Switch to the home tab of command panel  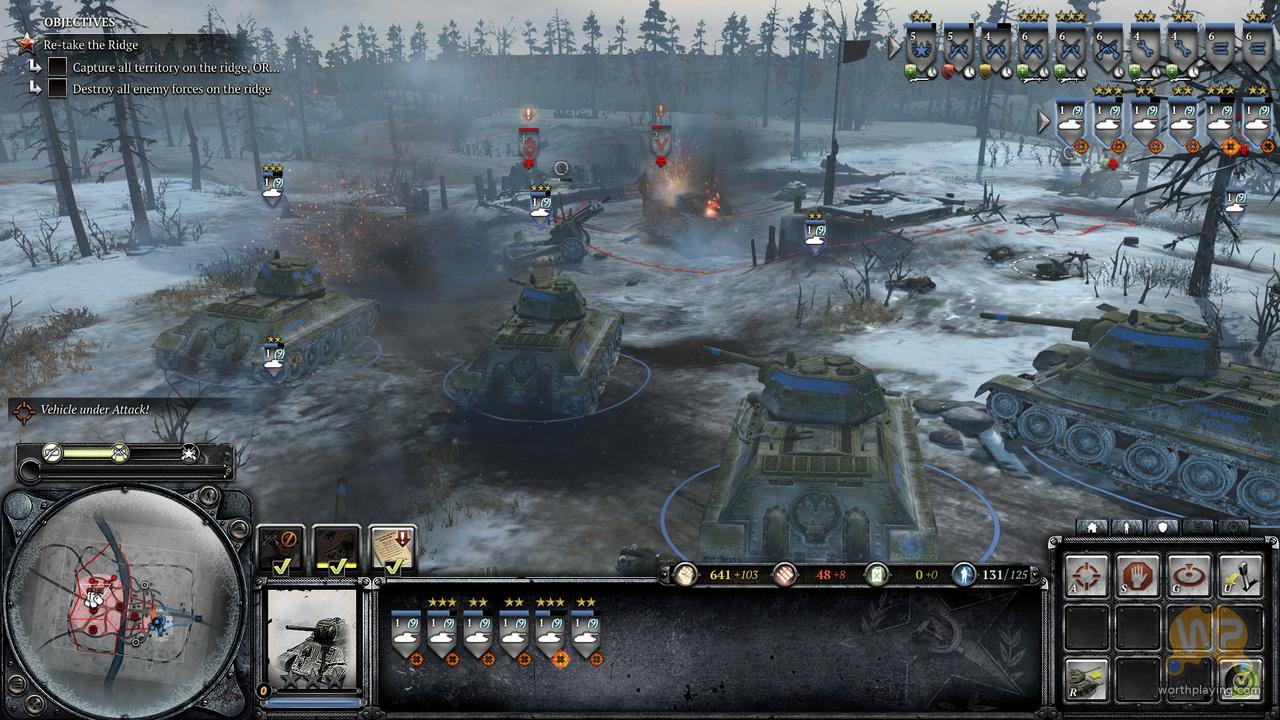(1092, 526)
